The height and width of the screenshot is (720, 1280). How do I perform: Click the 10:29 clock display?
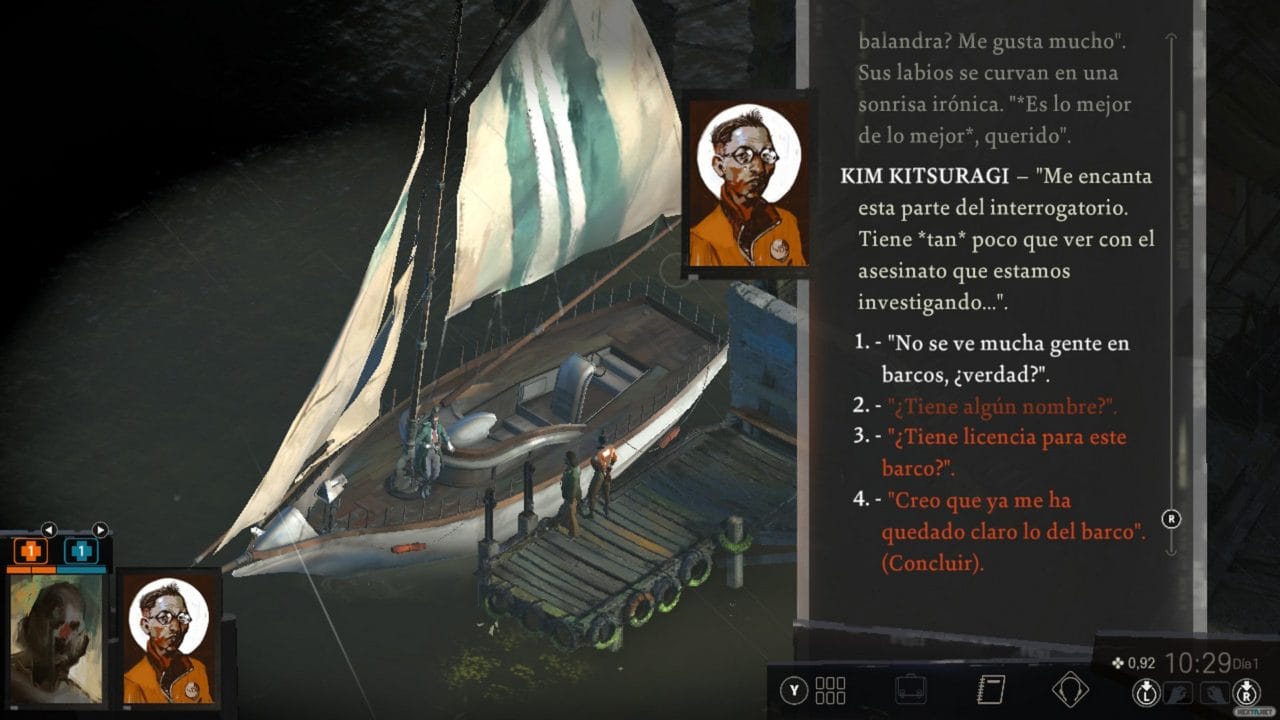1198,665
